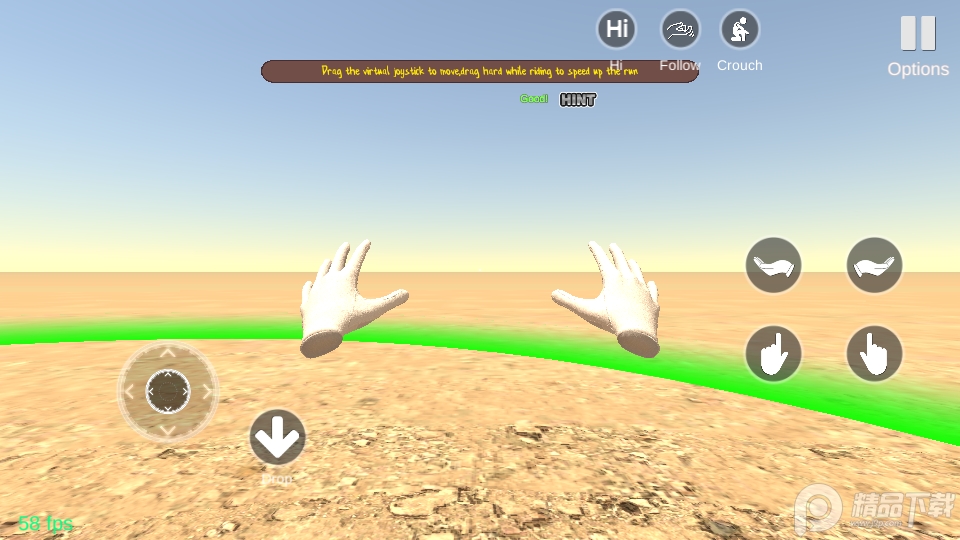The image size is (960, 540).
Task: Select the right-hand open palm button
Action: click(x=874, y=265)
